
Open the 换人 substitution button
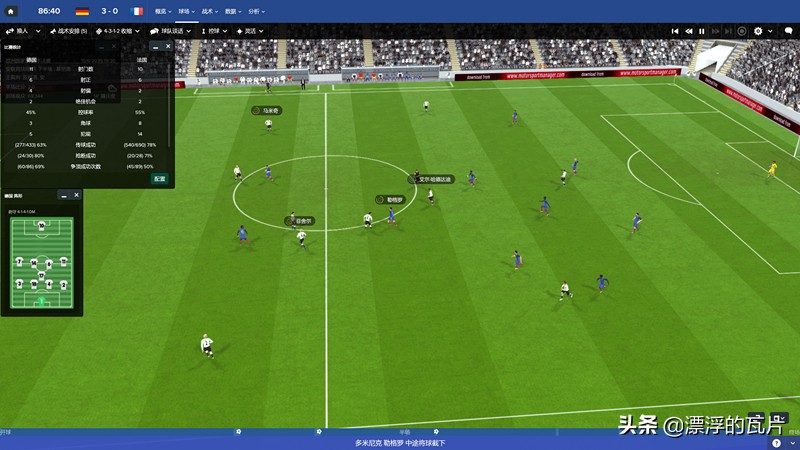tap(19, 31)
